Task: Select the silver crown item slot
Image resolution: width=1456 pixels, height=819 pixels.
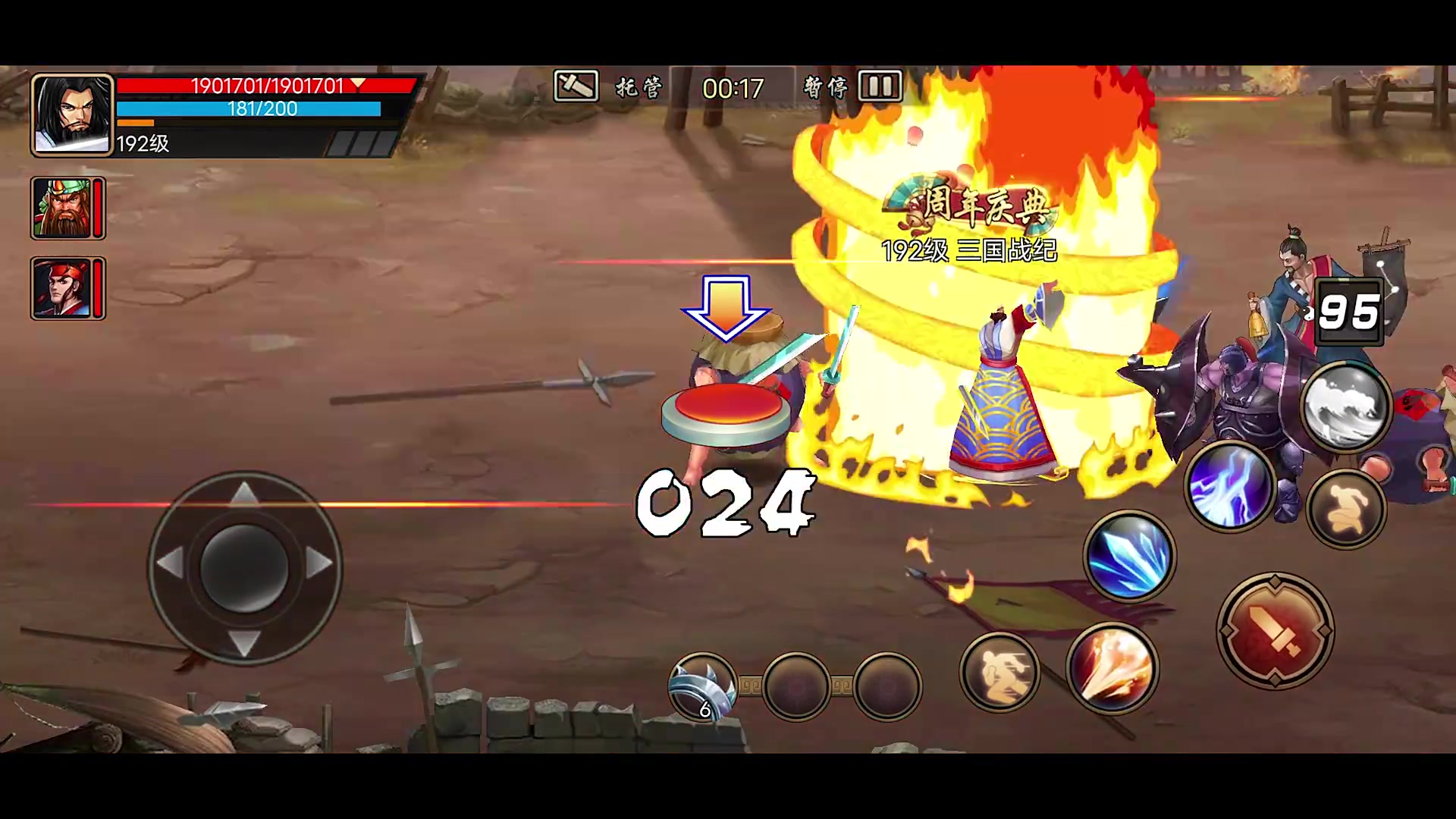Action: [x=703, y=687]
